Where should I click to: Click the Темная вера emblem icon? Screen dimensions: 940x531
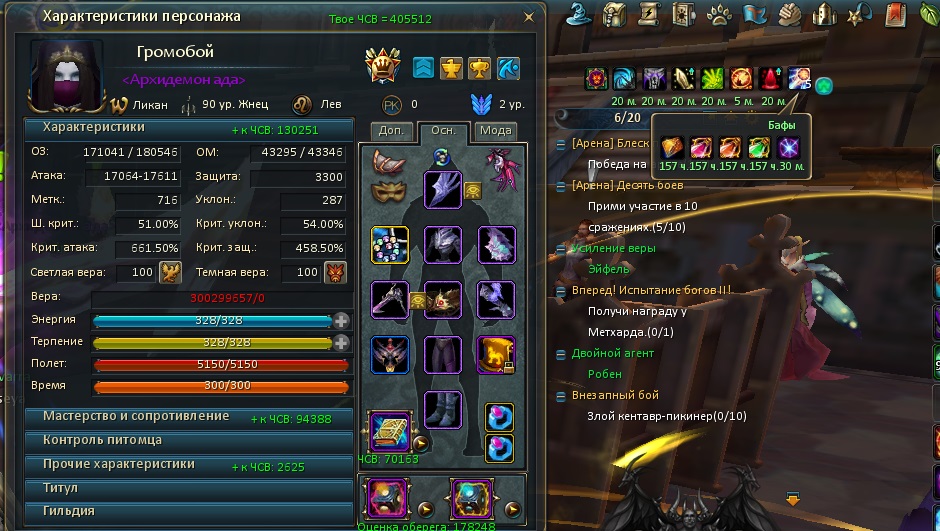(335, 273)
